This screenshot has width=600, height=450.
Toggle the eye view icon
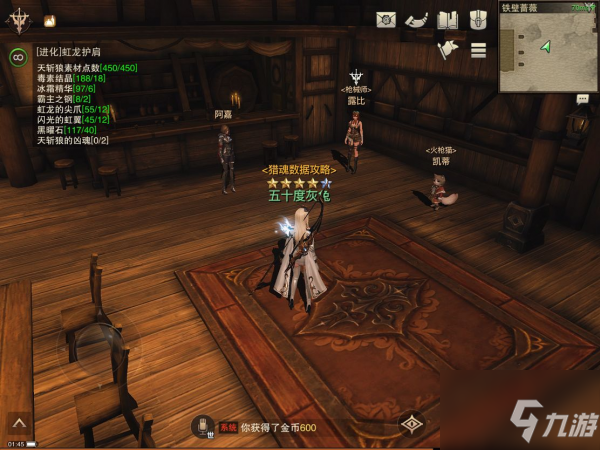[410, 424]
